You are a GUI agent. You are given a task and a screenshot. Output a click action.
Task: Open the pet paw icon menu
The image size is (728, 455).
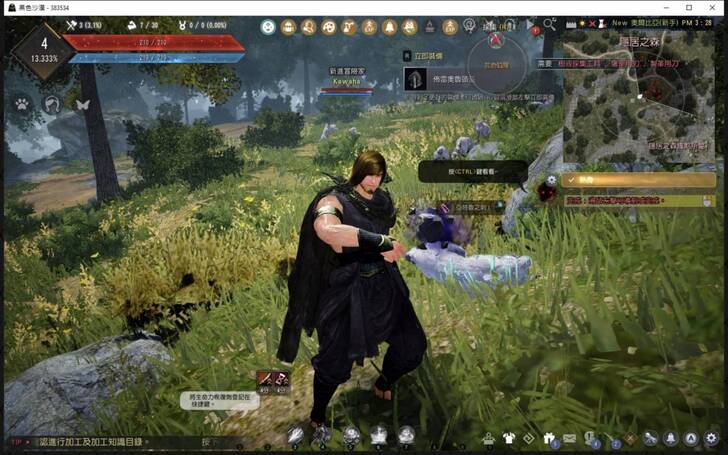click(21, 103)
